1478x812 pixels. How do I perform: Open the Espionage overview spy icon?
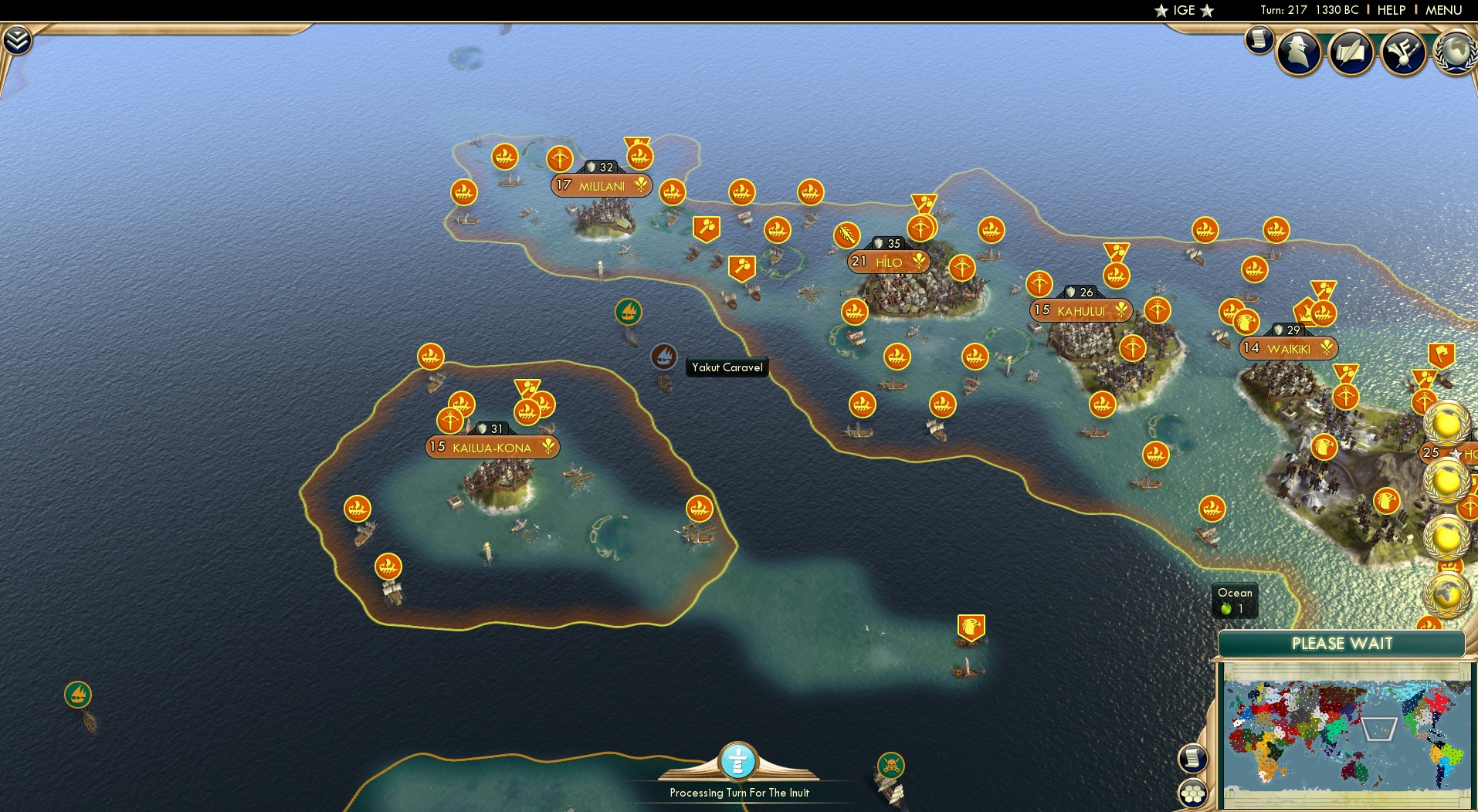(1300, 52)
